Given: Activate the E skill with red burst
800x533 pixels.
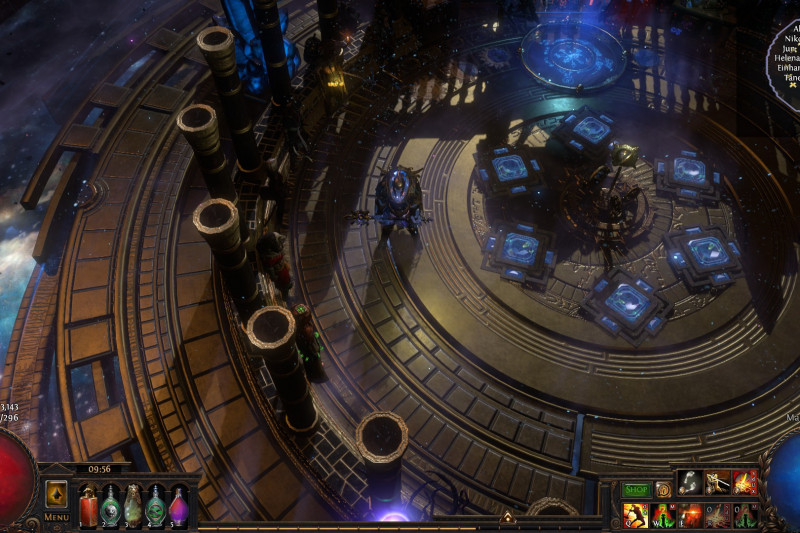Looking at the screenshot, I should 690,515.
